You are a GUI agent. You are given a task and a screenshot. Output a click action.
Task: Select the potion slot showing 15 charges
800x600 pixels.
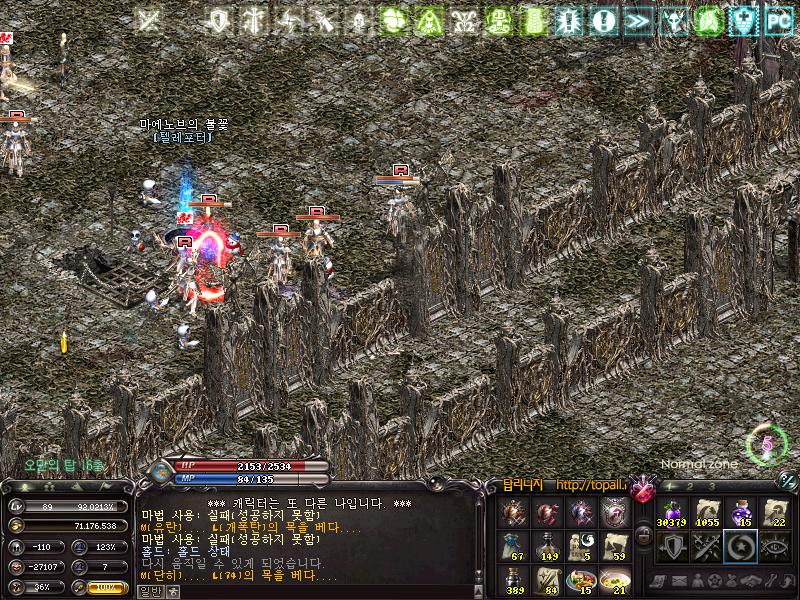742,512
